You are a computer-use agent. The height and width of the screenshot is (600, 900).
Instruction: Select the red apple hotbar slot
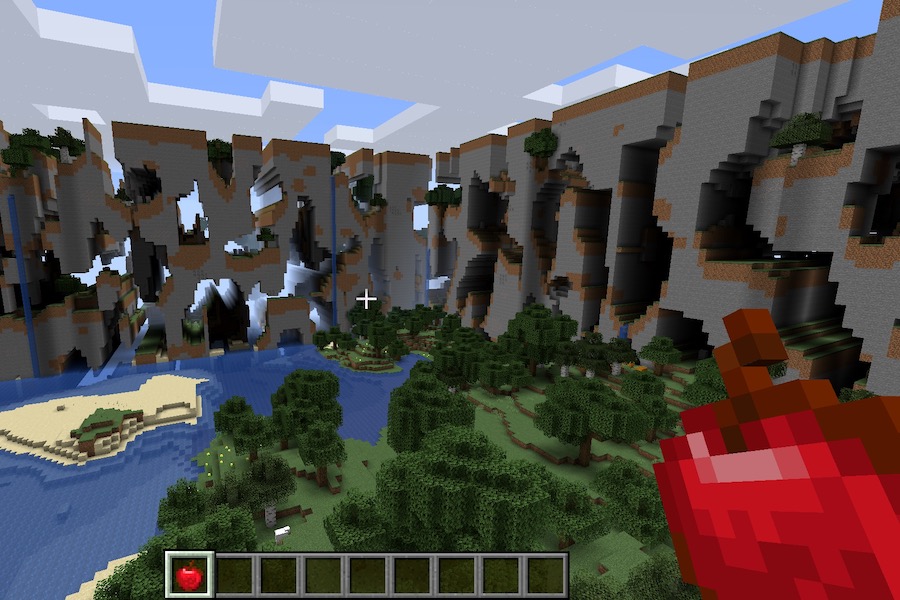pos(188,575)
